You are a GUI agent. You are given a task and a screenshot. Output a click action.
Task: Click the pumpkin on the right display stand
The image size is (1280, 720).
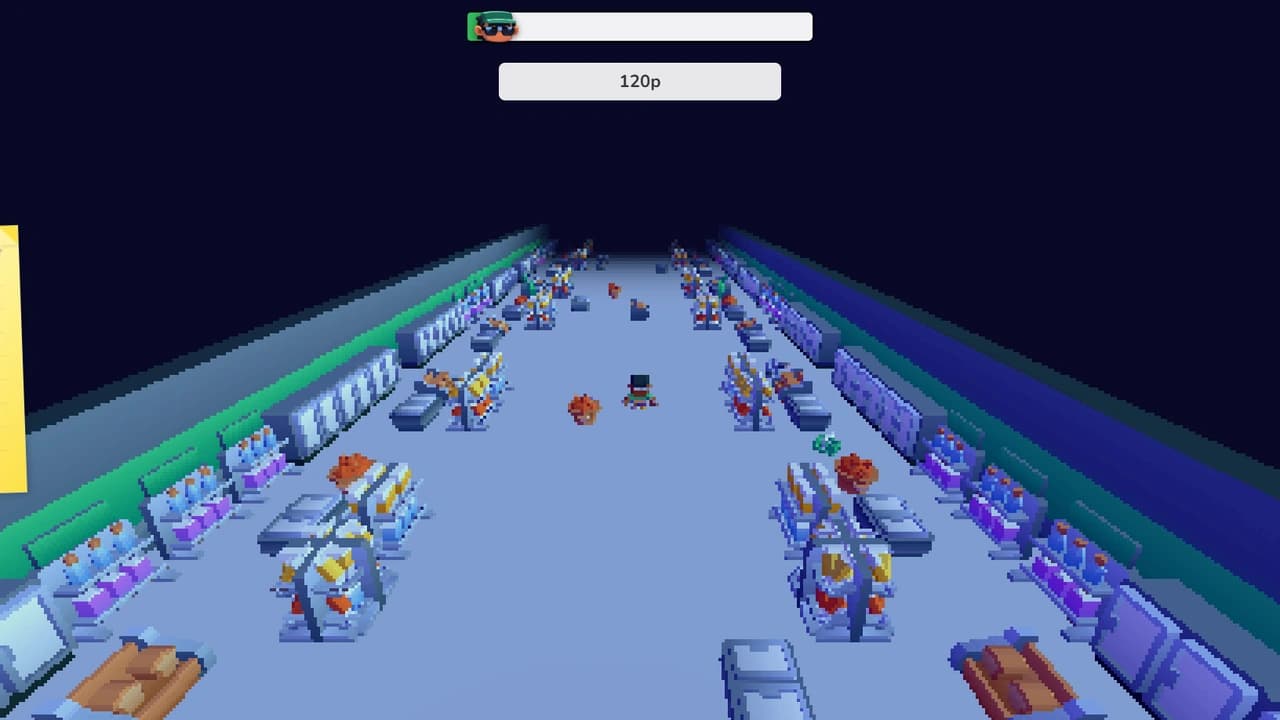click(855, 470)
